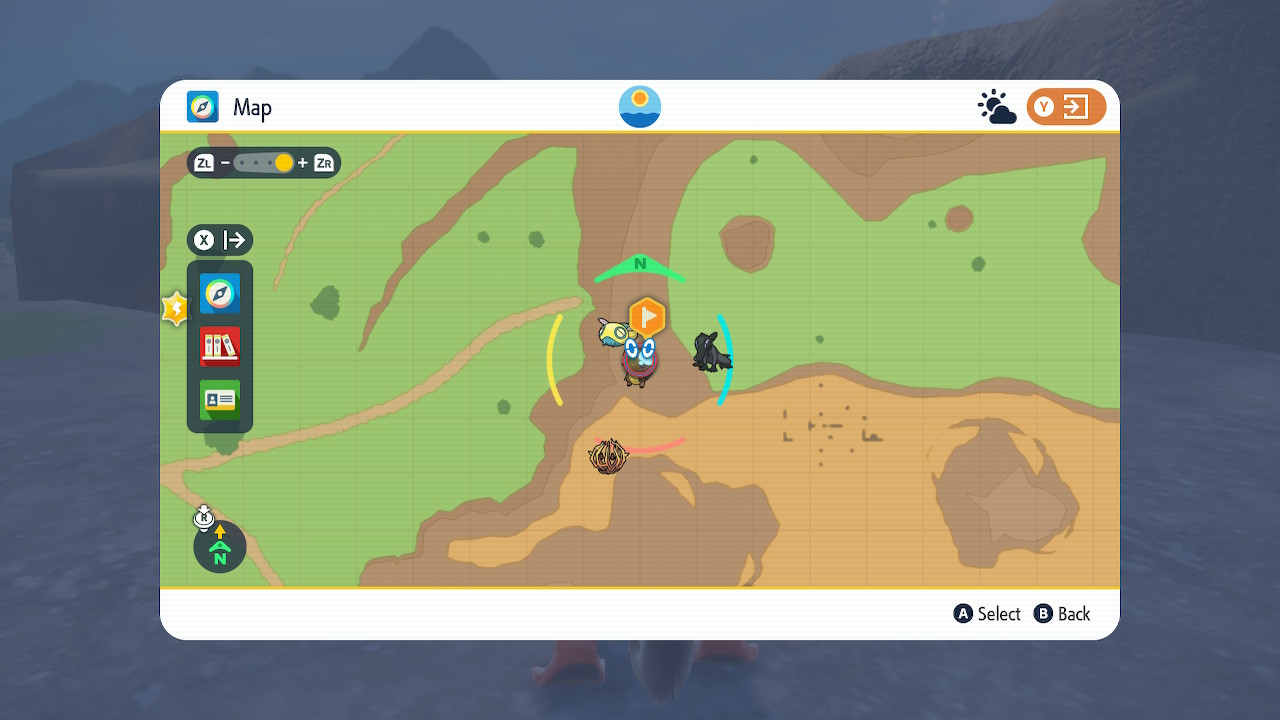Click the sun-over-water weather icon at top center

click(x=639, y=104)
